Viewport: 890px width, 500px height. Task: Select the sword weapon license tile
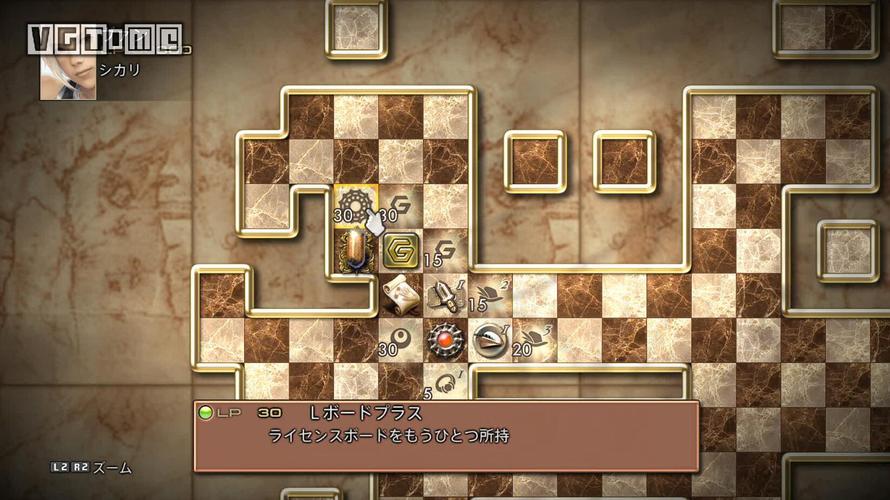(x=445, y=294)
